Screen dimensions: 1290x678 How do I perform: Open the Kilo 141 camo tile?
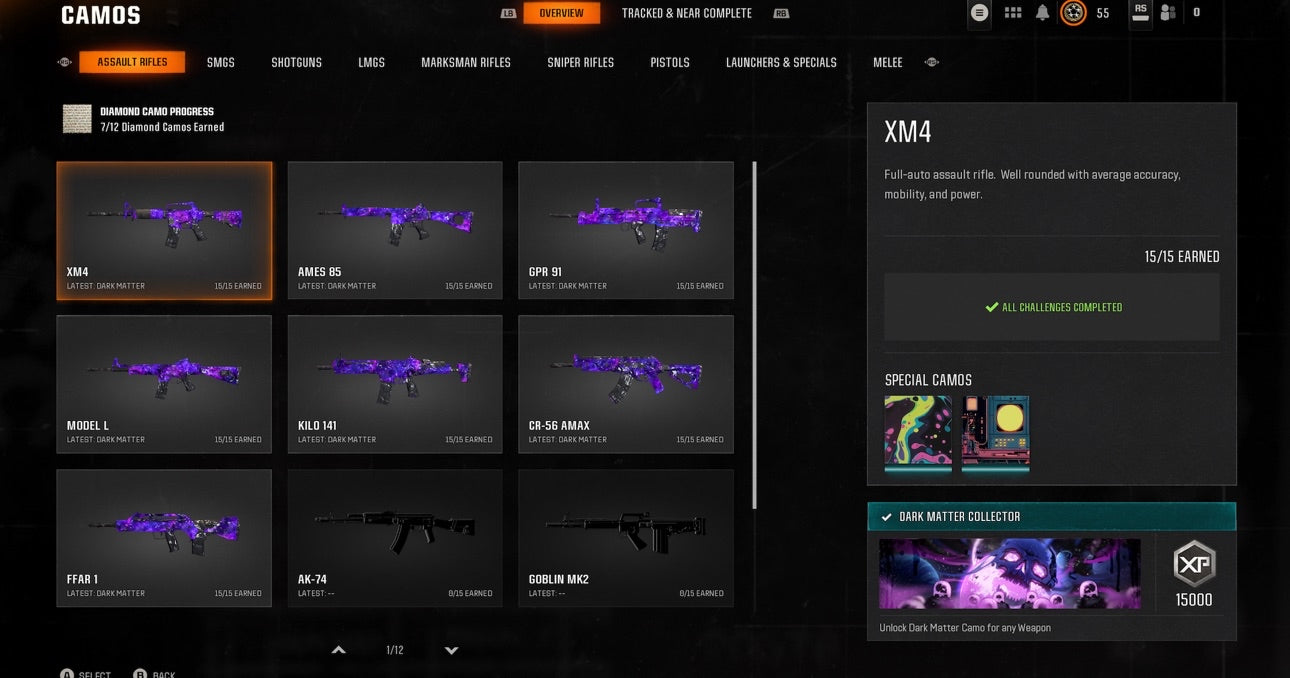[395, 384]
